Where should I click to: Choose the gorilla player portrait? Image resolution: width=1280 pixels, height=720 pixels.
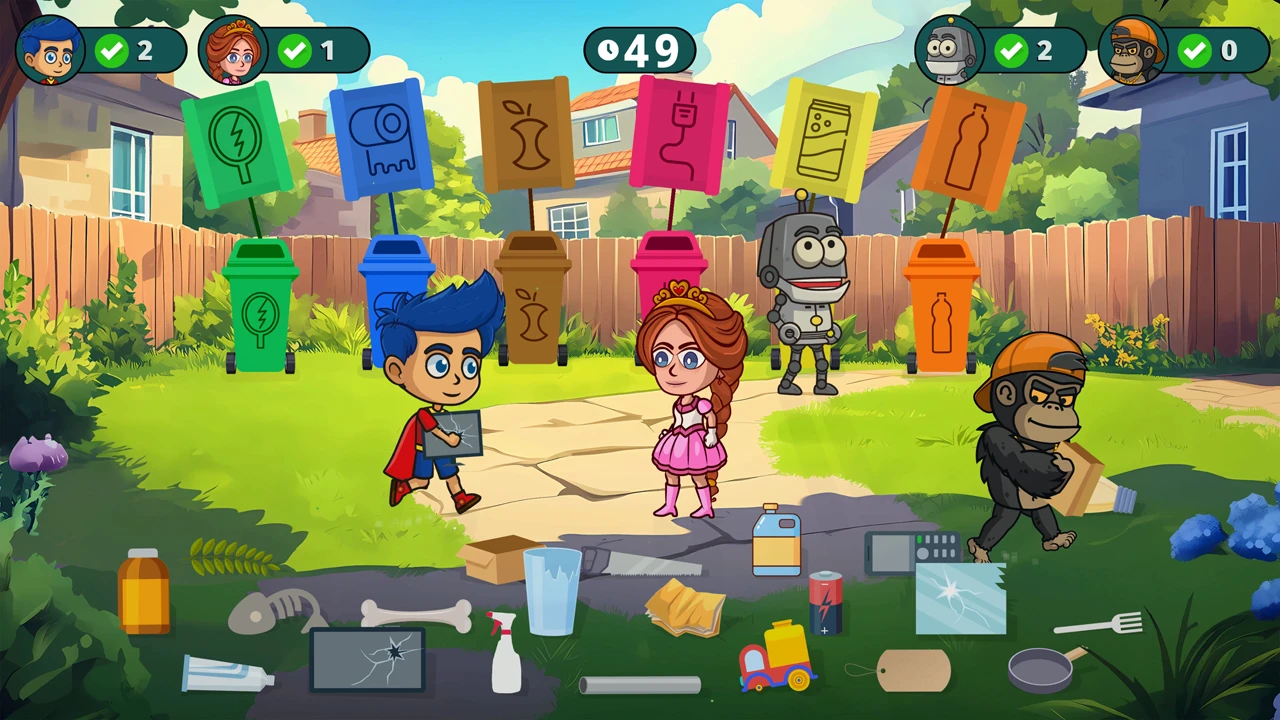coord(1133,50)
